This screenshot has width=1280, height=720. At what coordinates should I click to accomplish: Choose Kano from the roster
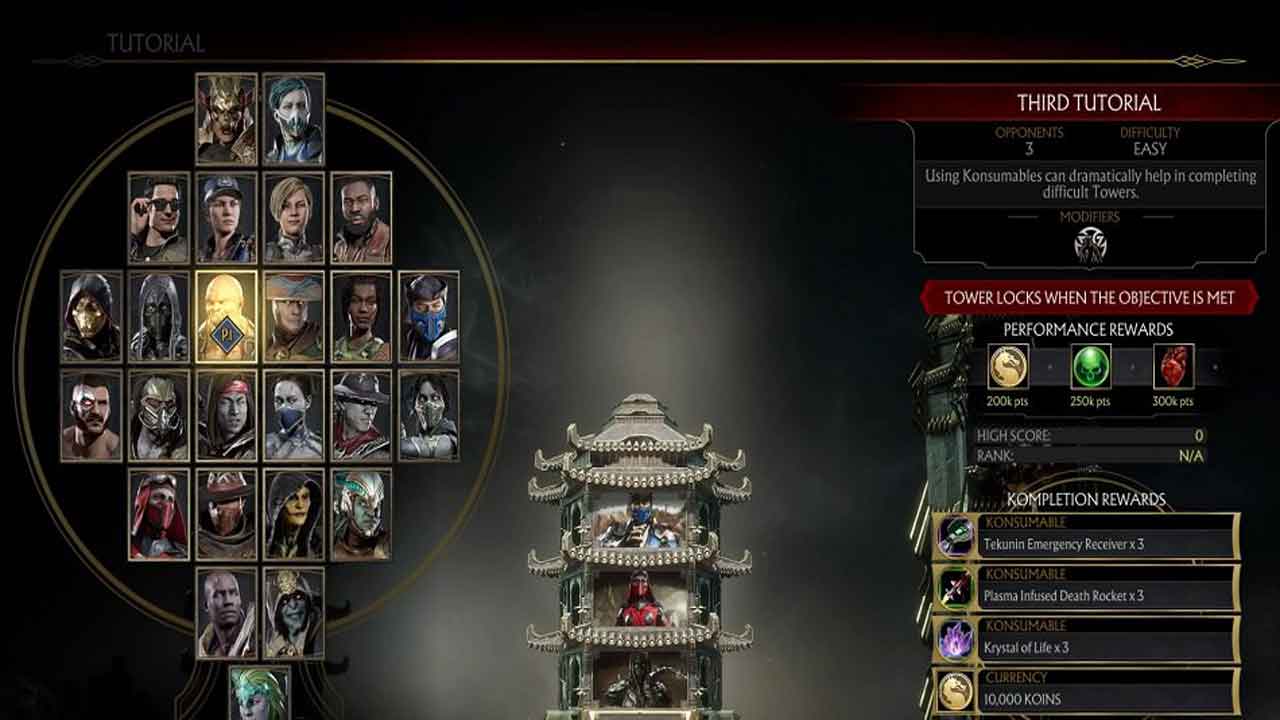91,415
